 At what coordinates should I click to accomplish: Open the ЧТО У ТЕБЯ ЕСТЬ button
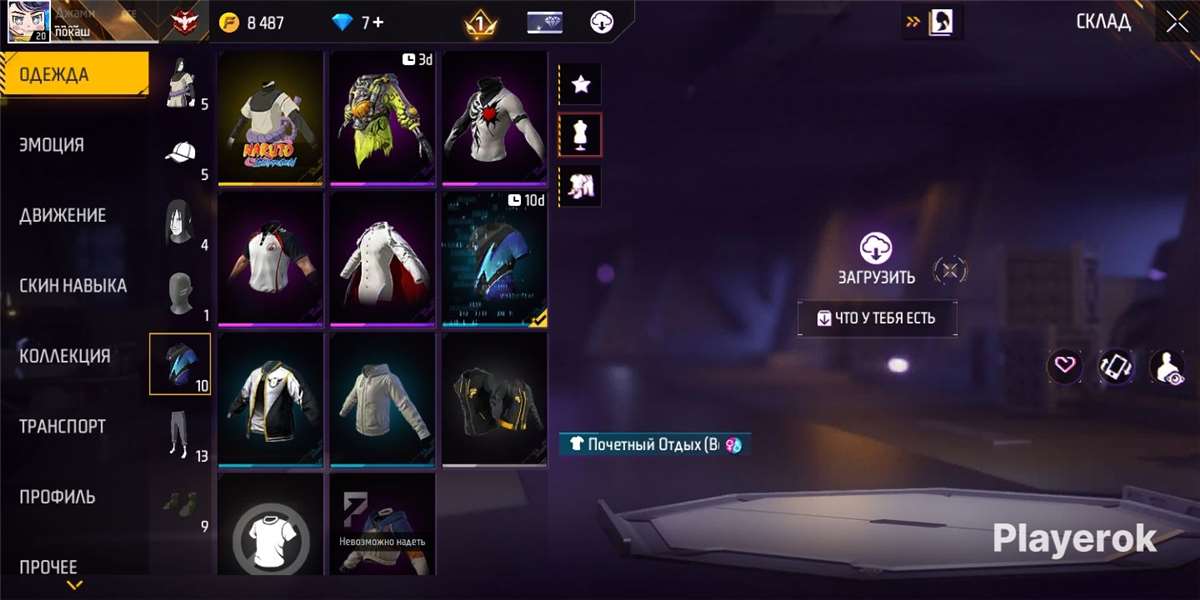pyautogui.click(x=877, y=318)
